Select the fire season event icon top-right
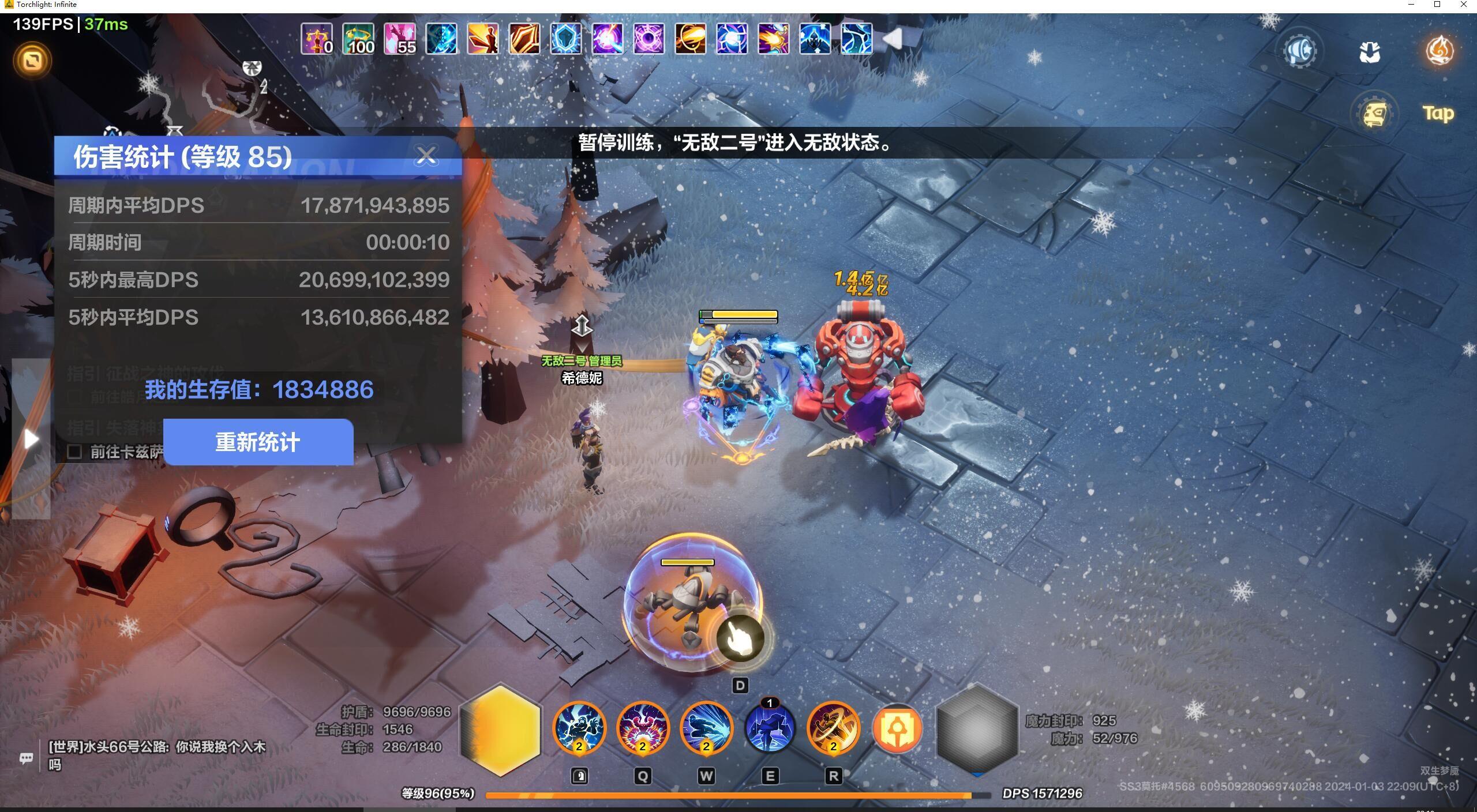This screenshot has width=1477, height=812. pos(1440,51)
